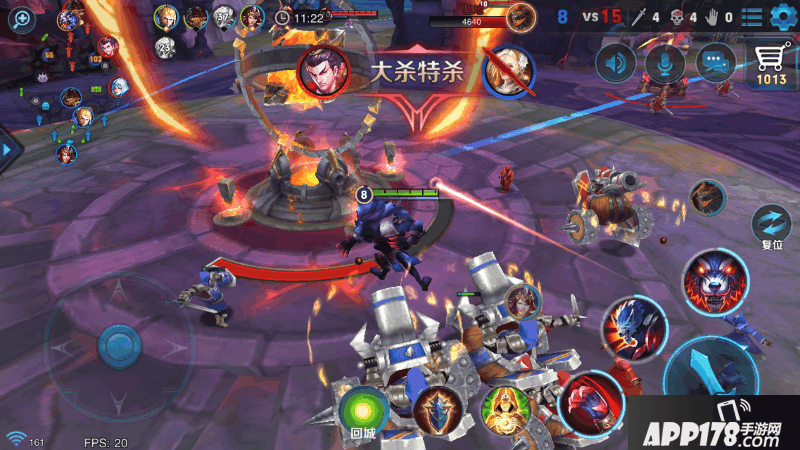The width and height of the screenshot is (800, 450).
Task: Activate the blue shield summoner spell
Action: 438,410
